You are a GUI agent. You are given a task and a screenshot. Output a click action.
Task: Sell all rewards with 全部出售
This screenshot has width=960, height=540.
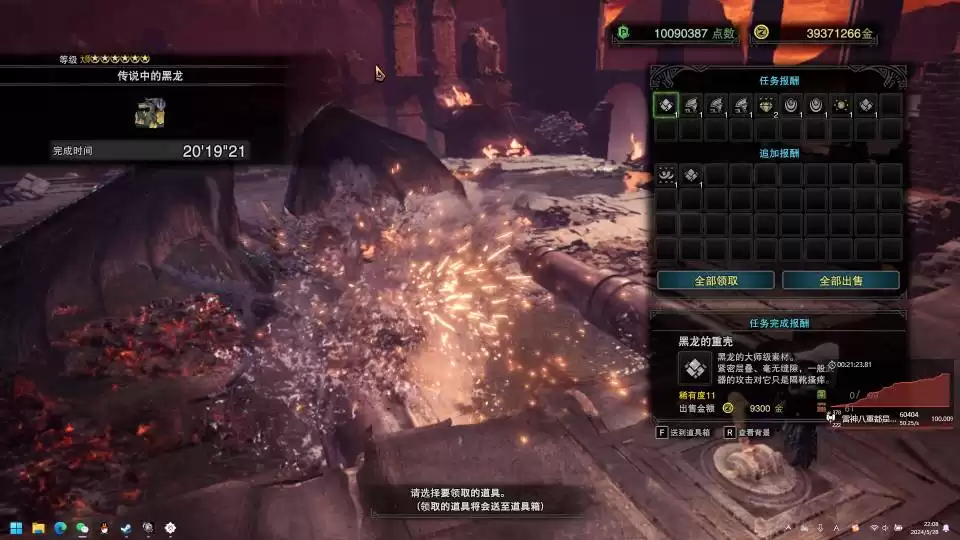click(x=840, y=281)
